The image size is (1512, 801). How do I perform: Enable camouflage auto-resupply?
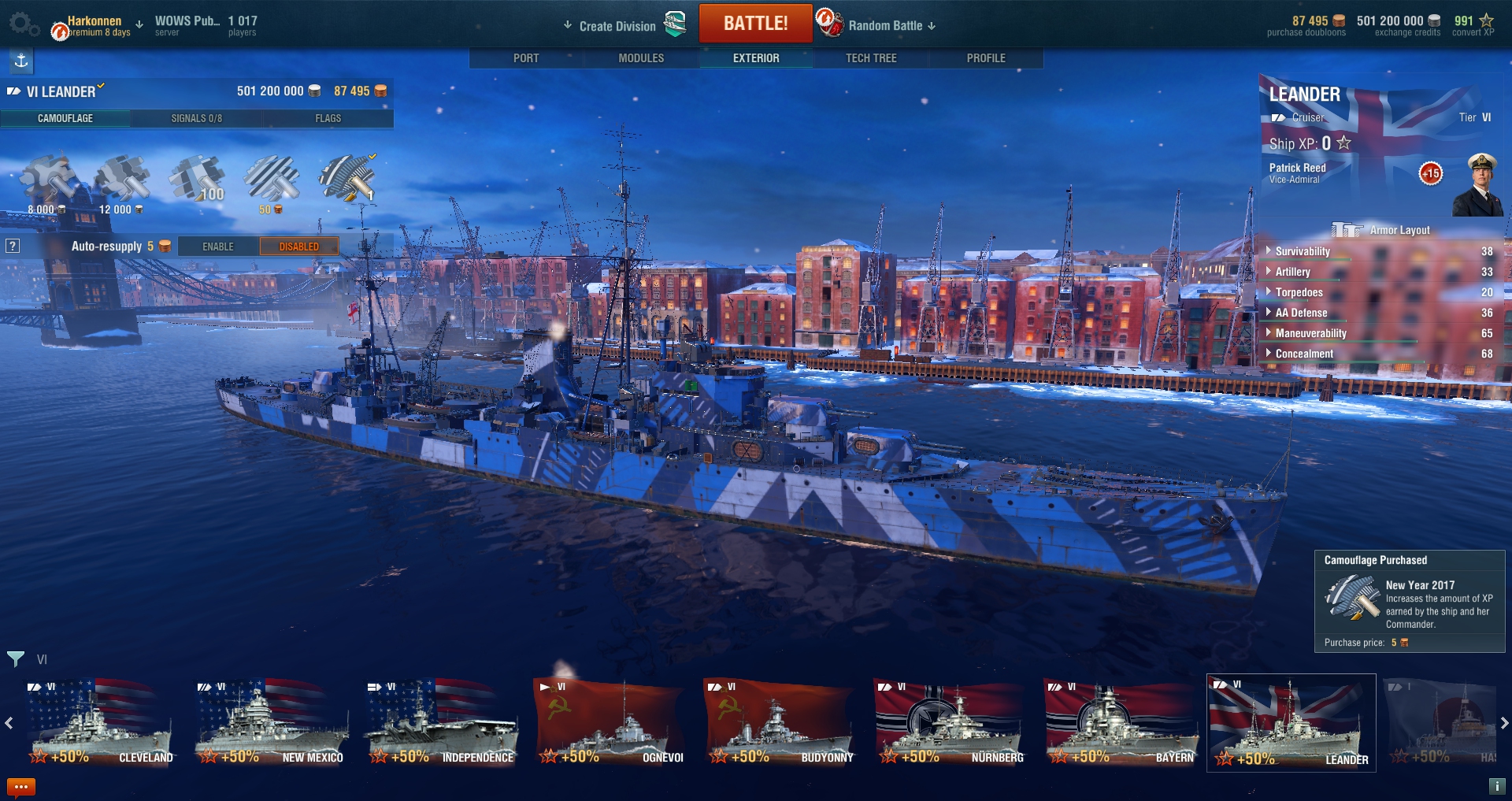[x=218, y=247]
